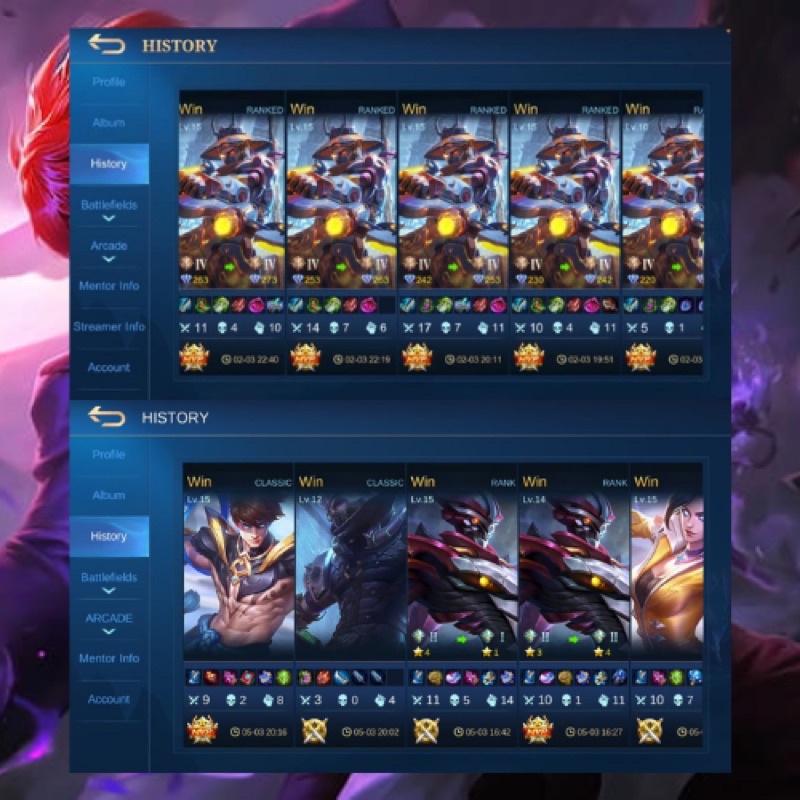Open Account directly below Streamer Info
This screenshot has width=800, height=800.
pyautogui.click(x=109, y=368)
